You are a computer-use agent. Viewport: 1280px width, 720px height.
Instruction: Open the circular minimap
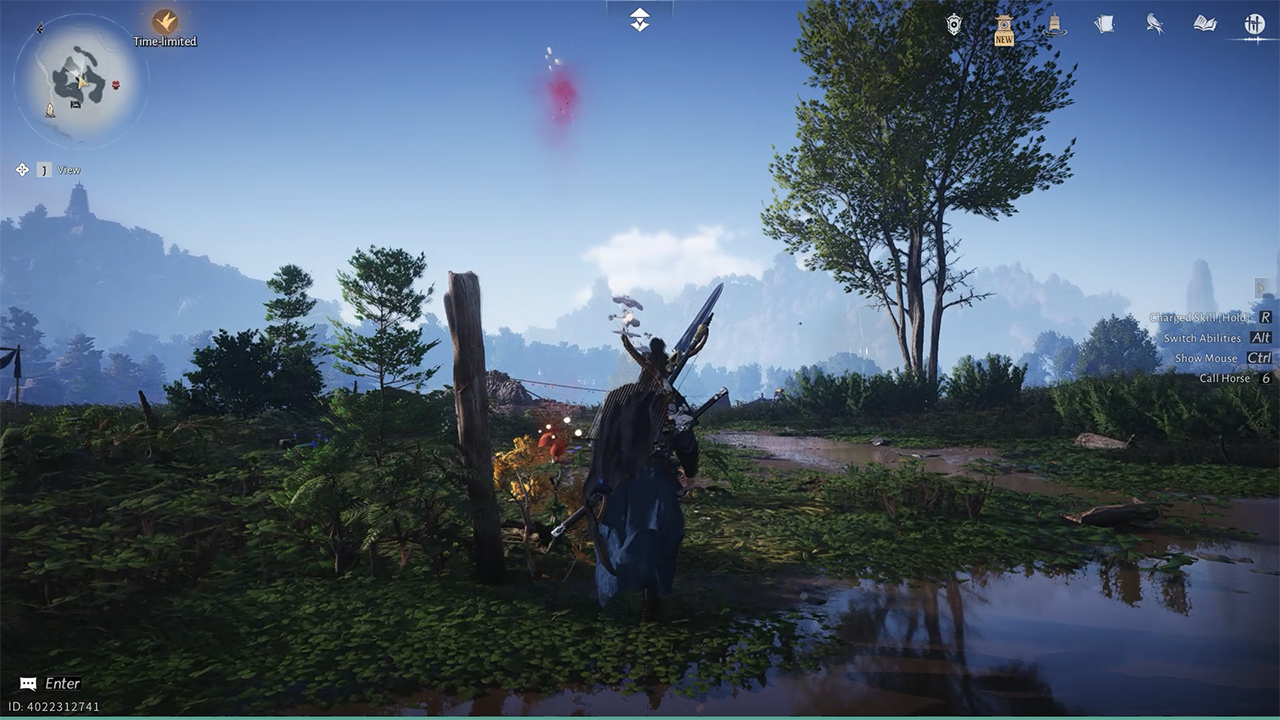(79, 81)
